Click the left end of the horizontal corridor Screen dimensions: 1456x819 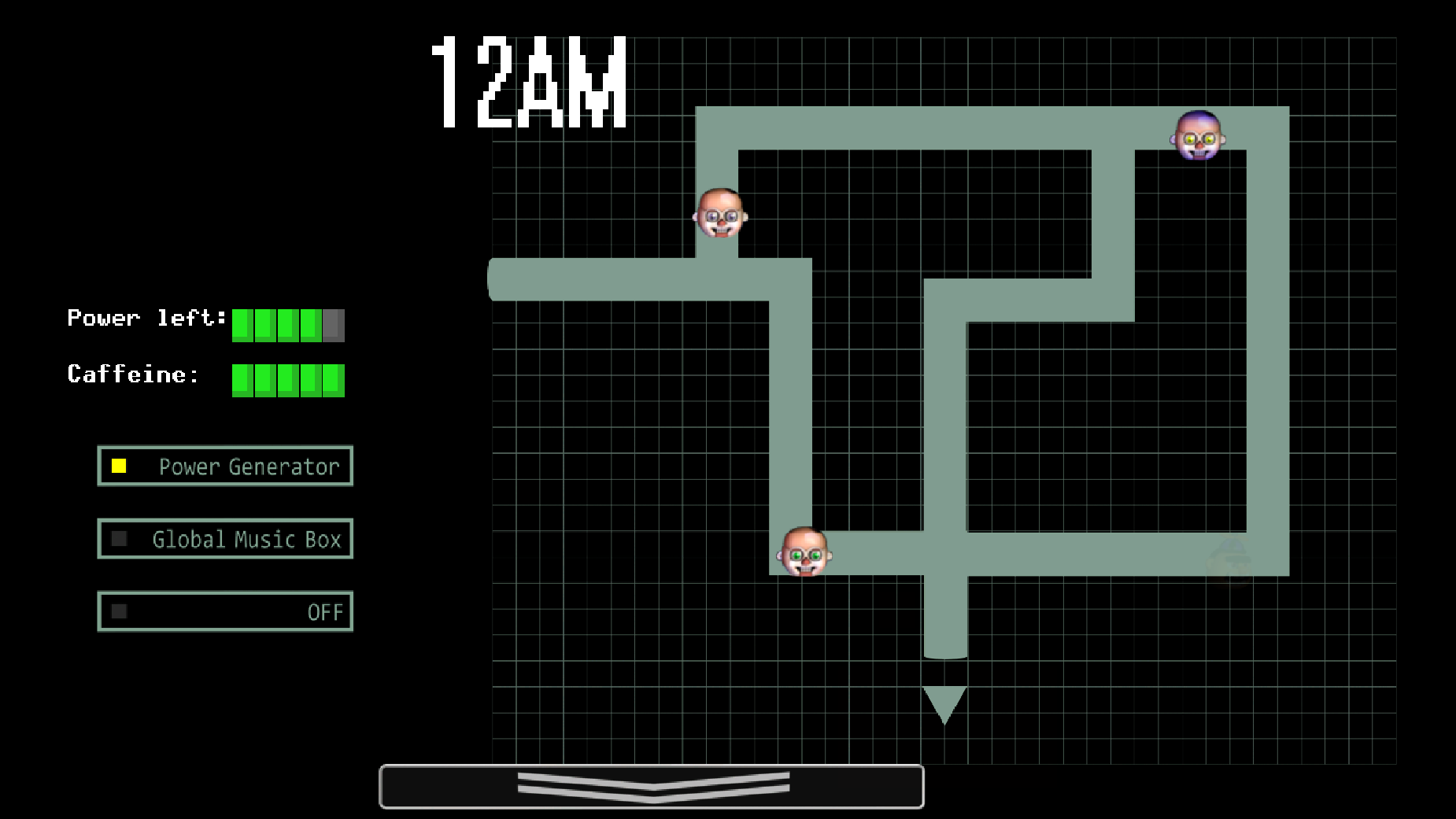pos(504,280)
